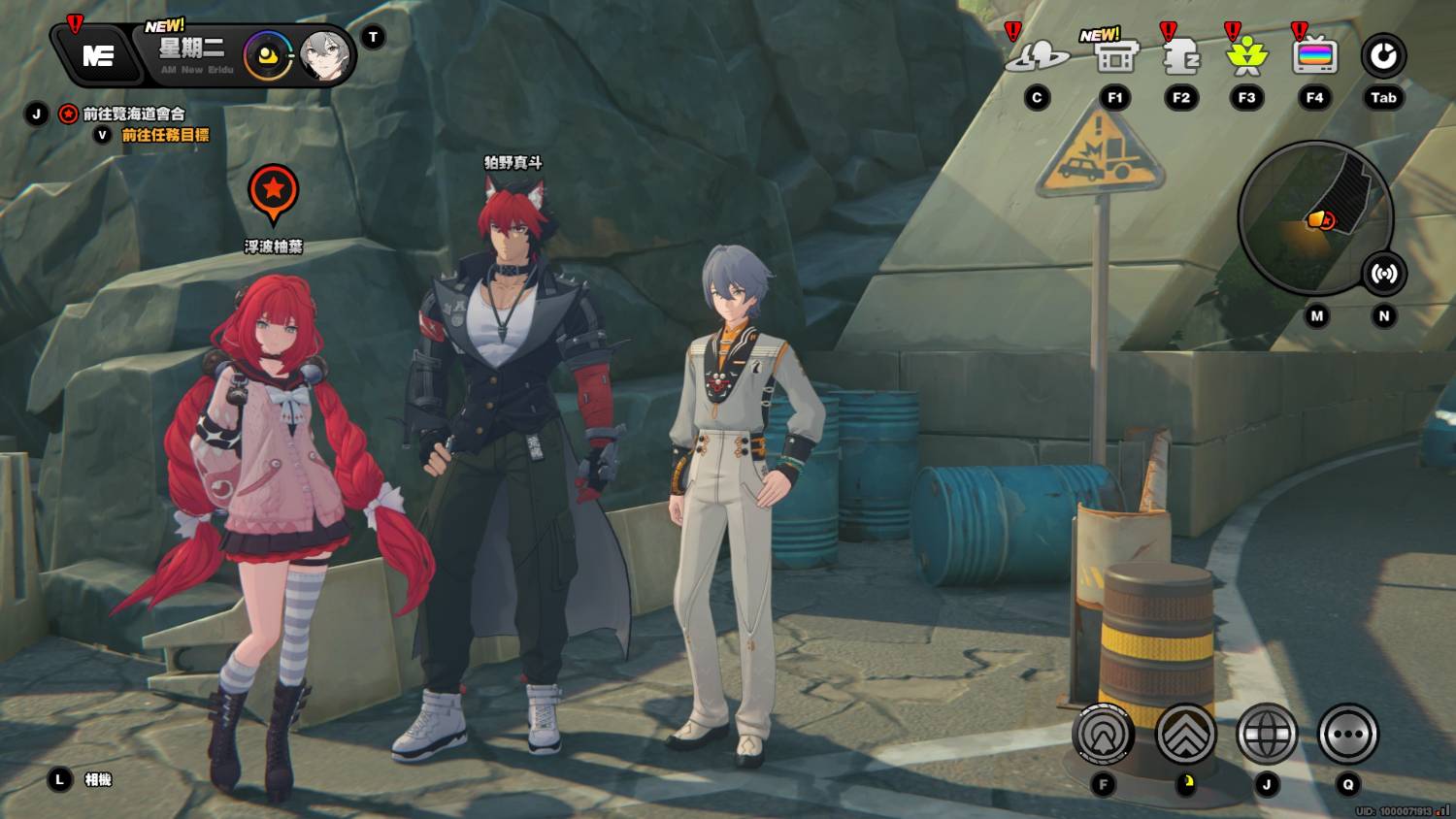Open the rainbow TV screen icon
Screen dimensions: 1456x819
pyautogui.click(x=1314, y=57)
